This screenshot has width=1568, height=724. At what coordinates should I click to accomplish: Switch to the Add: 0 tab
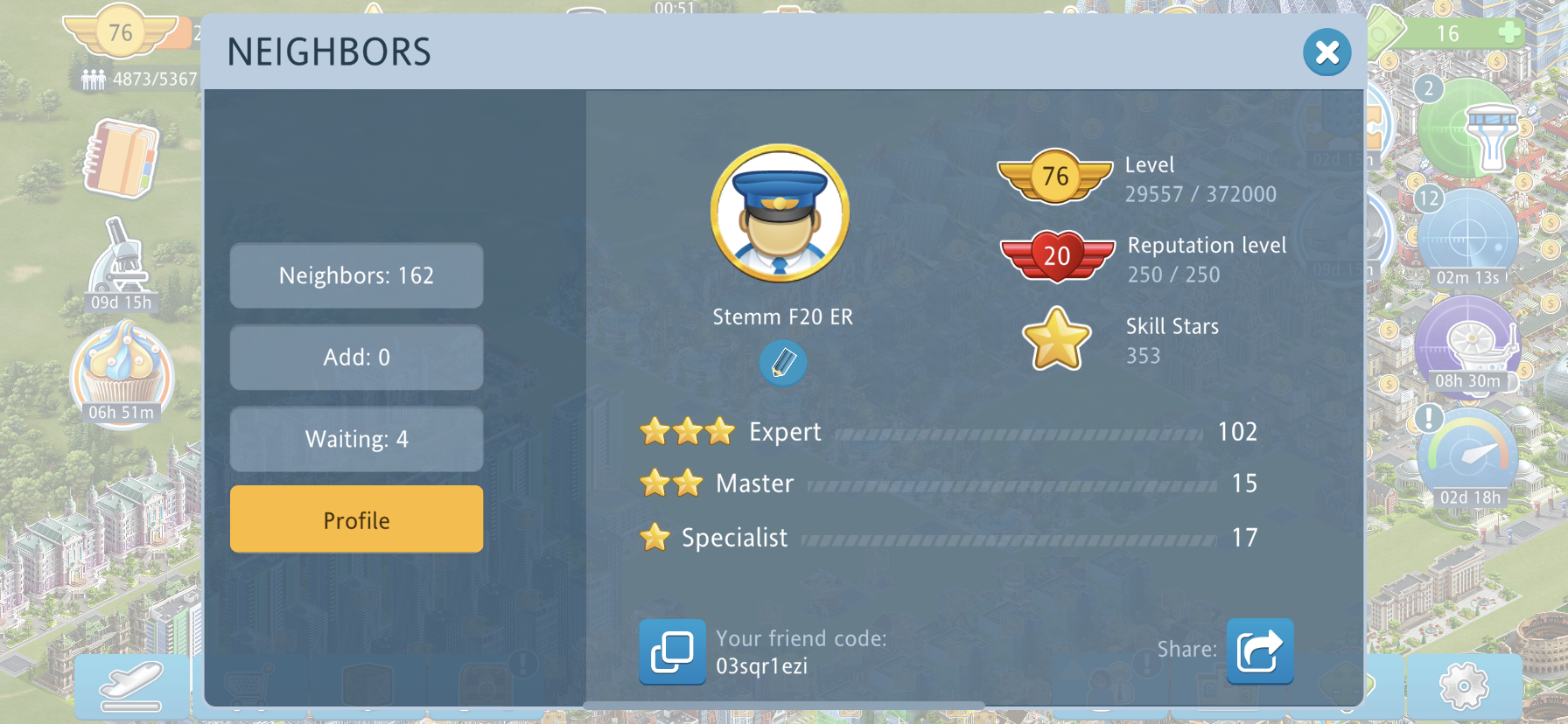click(356, 357)
